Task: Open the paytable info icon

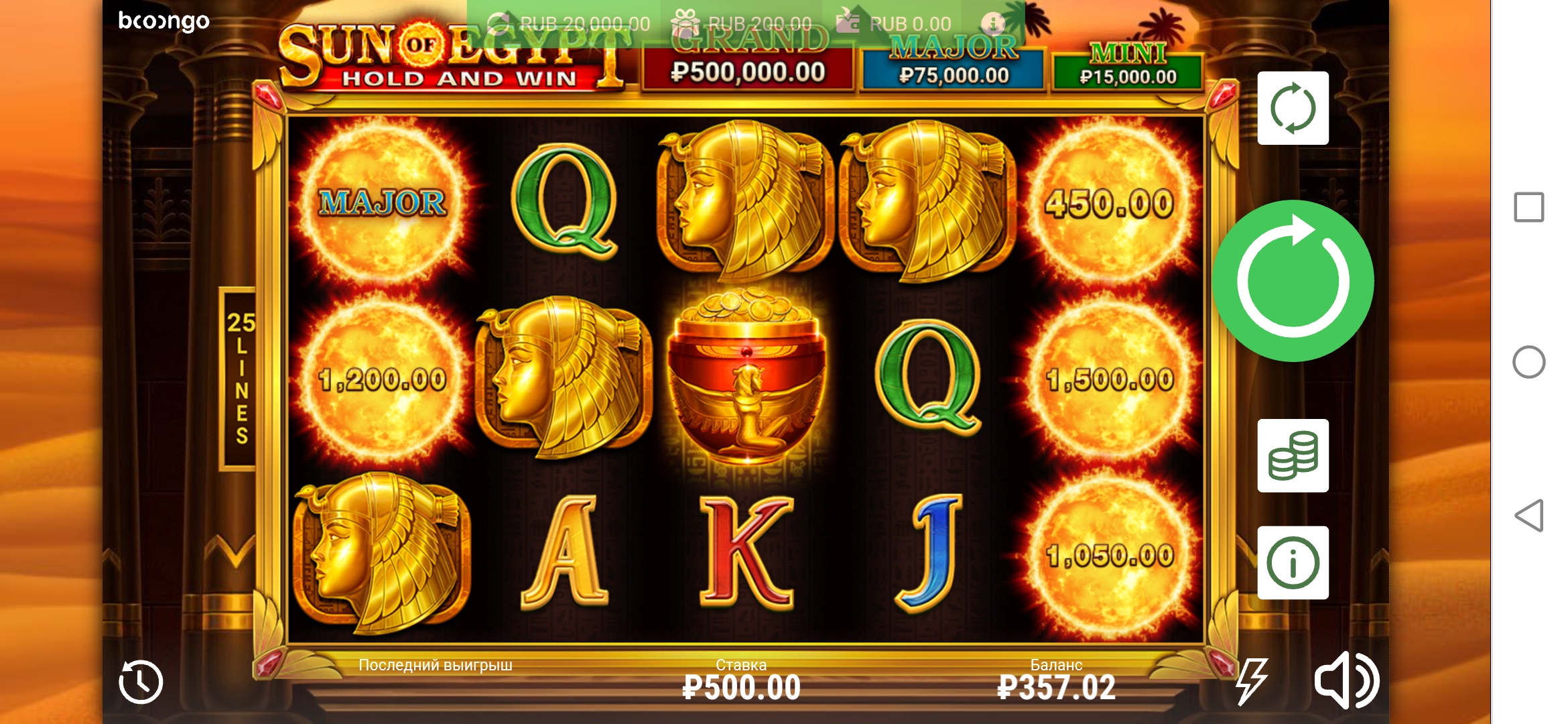Action: 1292,562
